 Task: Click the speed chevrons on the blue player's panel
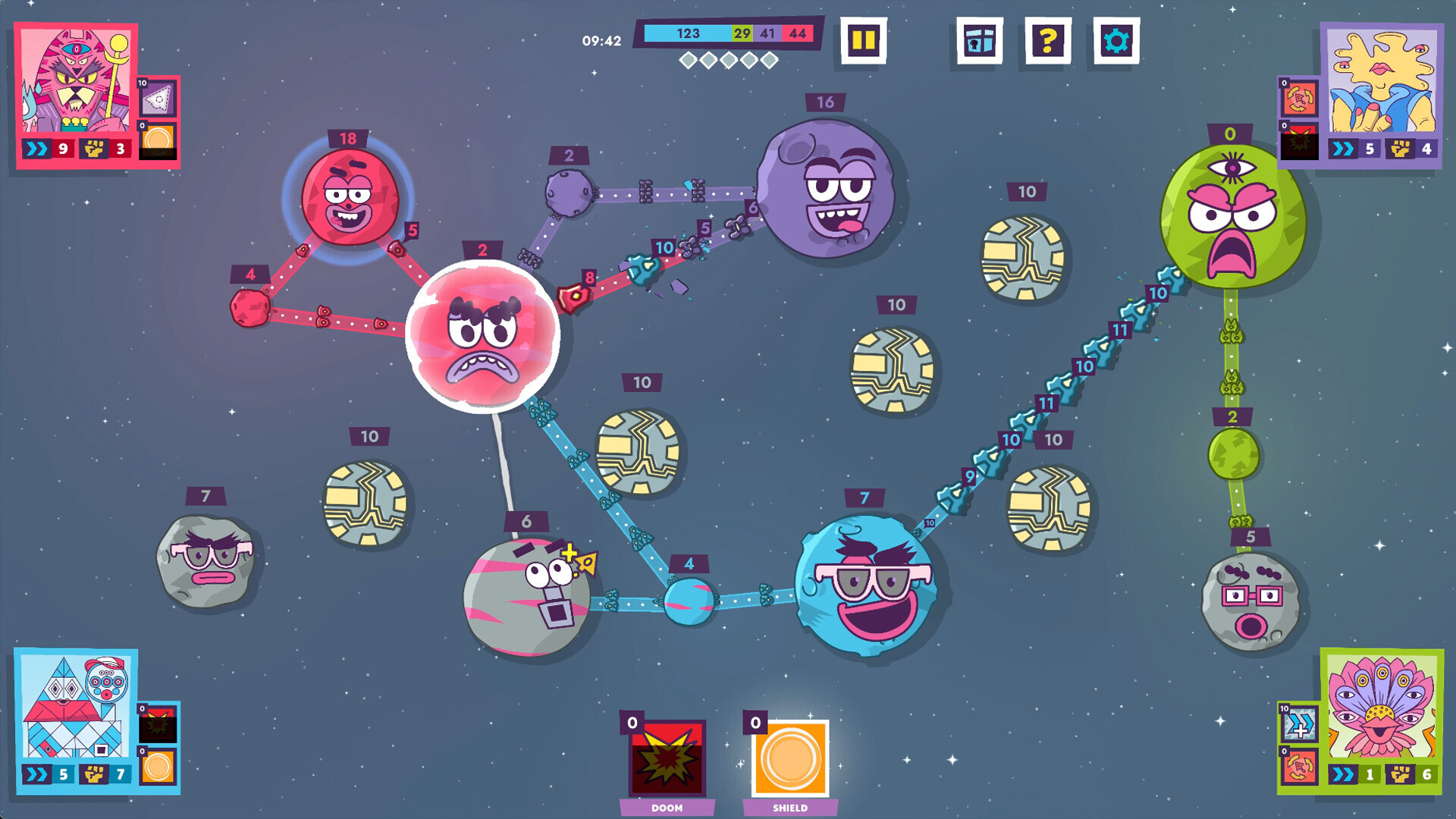[36, 773]
